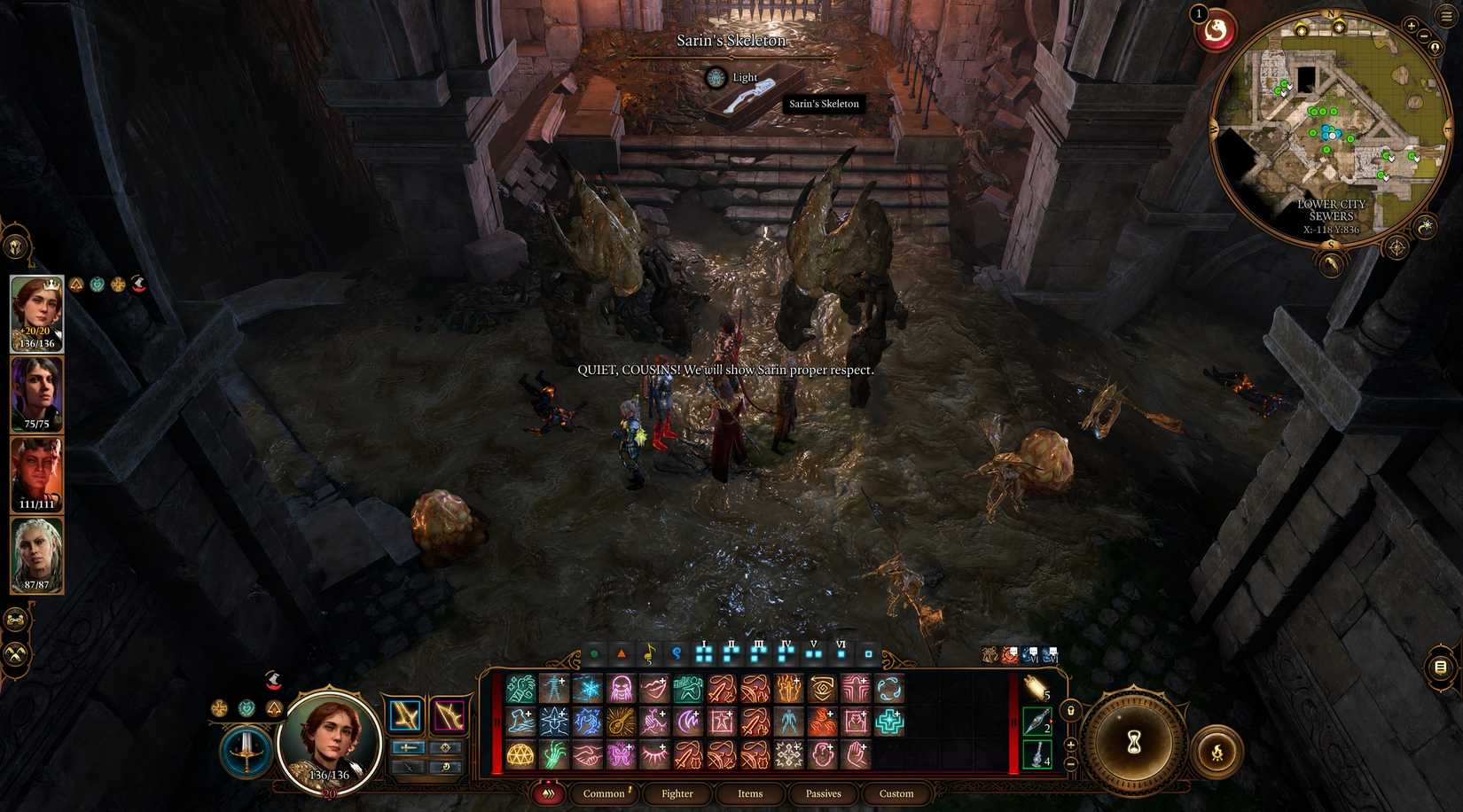Switch to the Common hotbar tab
The image size is (1463, 812).
click(604, 793)
